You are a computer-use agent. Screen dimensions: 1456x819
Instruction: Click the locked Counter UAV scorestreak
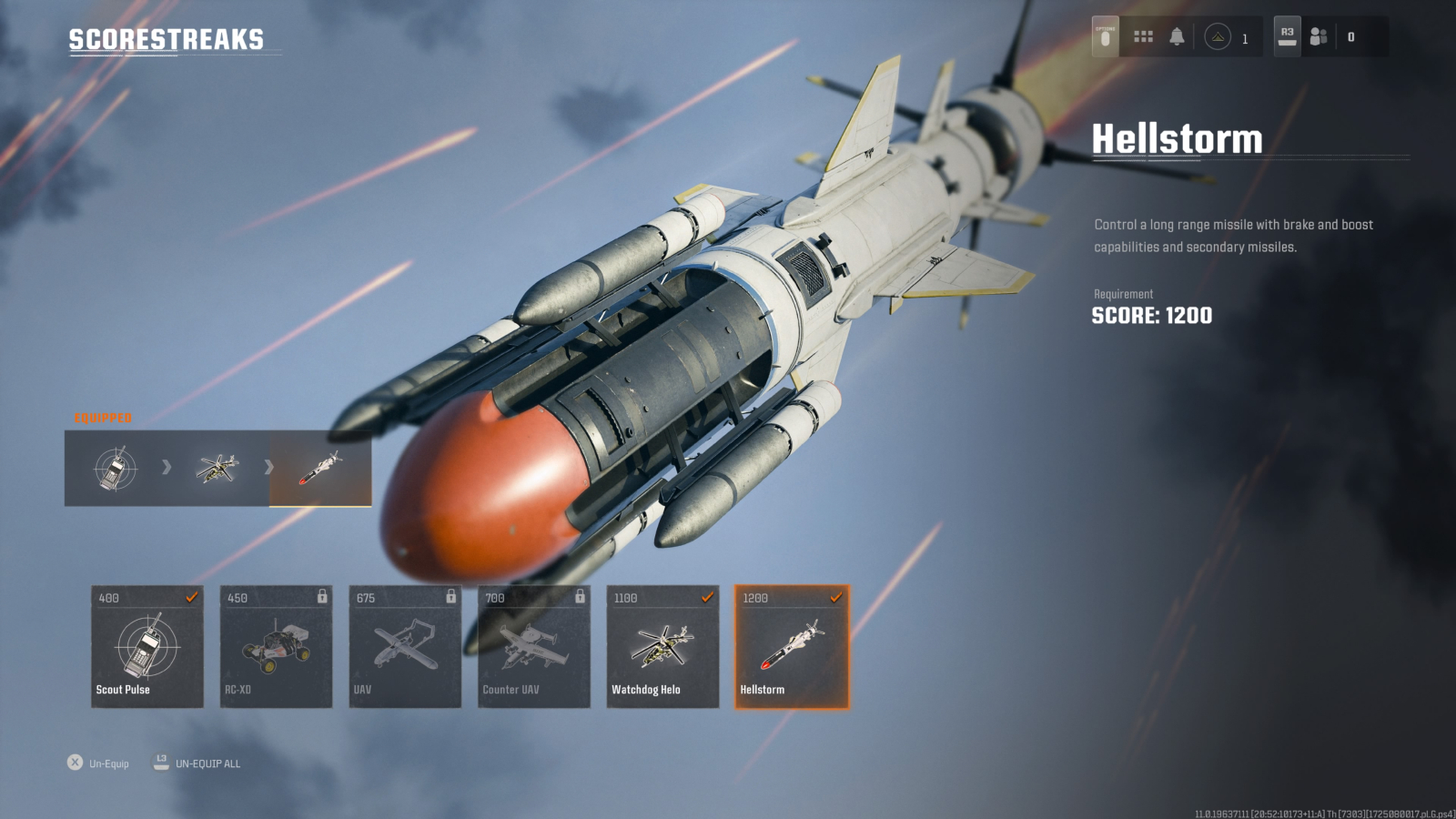pos(532,646)
